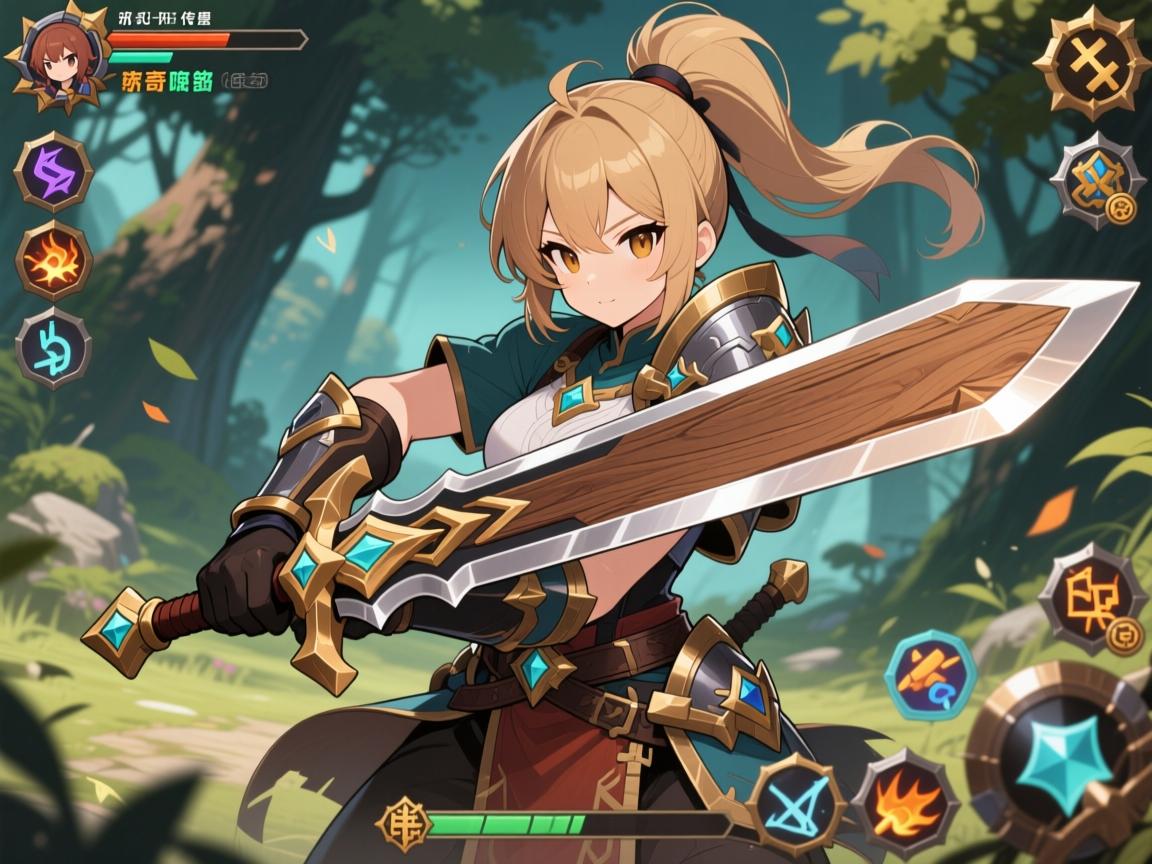Activate the purple arrow rune skill
This screenshot has height=864, width=1152.
(53, 170)
